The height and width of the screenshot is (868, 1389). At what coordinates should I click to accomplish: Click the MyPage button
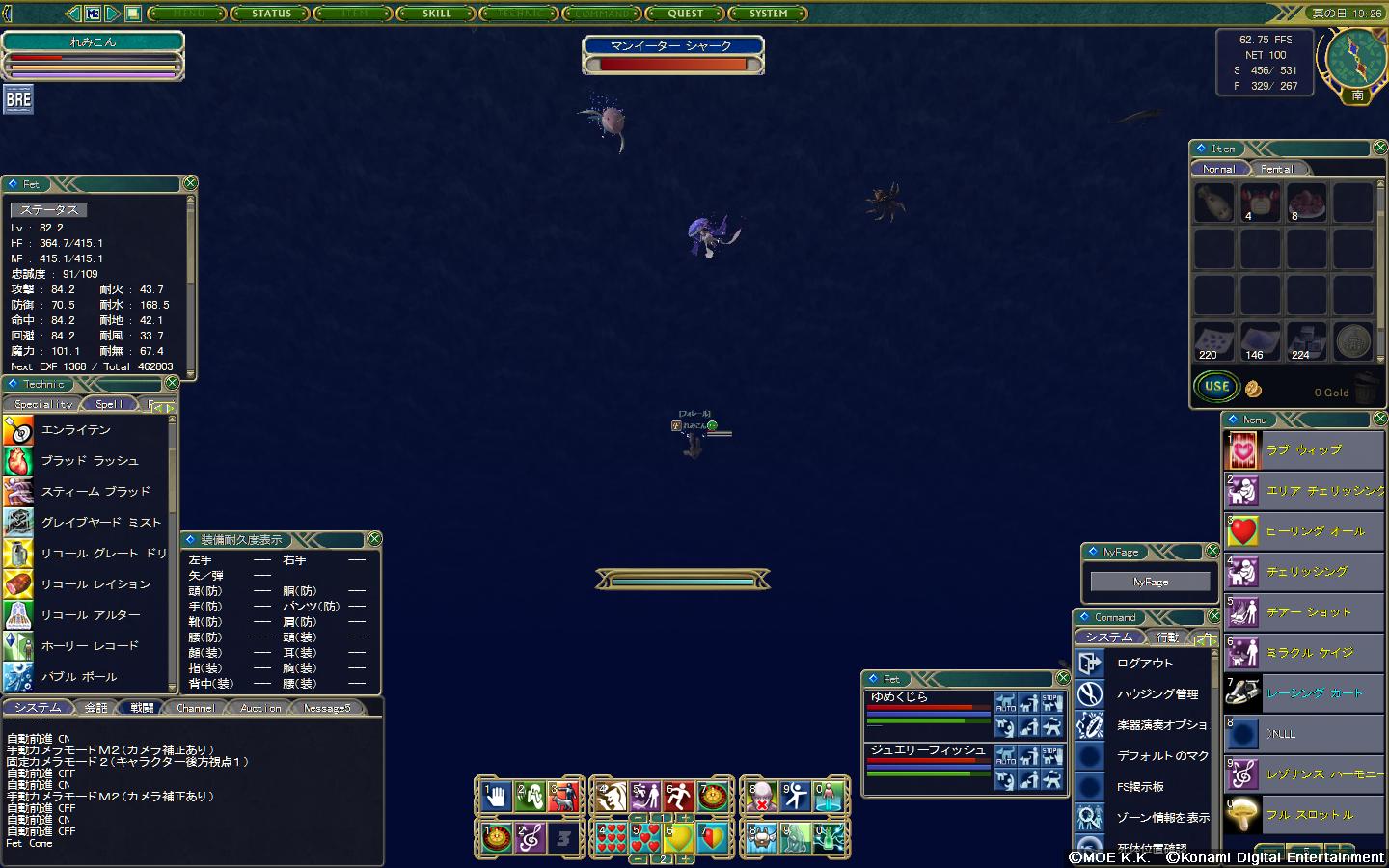coord(1150,582)
